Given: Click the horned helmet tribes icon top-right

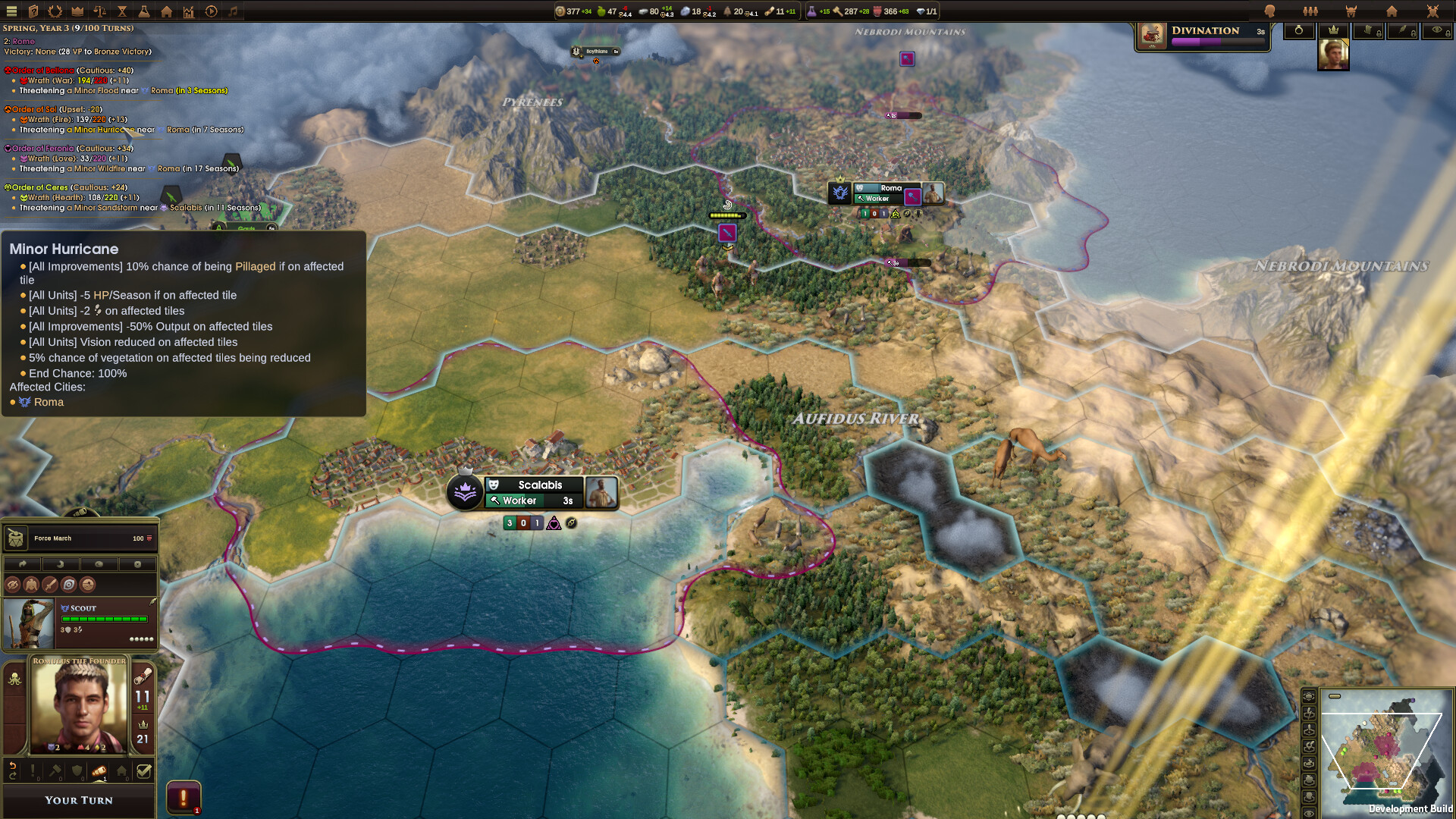Looking at the screenshot, I should coord(1351,11).
